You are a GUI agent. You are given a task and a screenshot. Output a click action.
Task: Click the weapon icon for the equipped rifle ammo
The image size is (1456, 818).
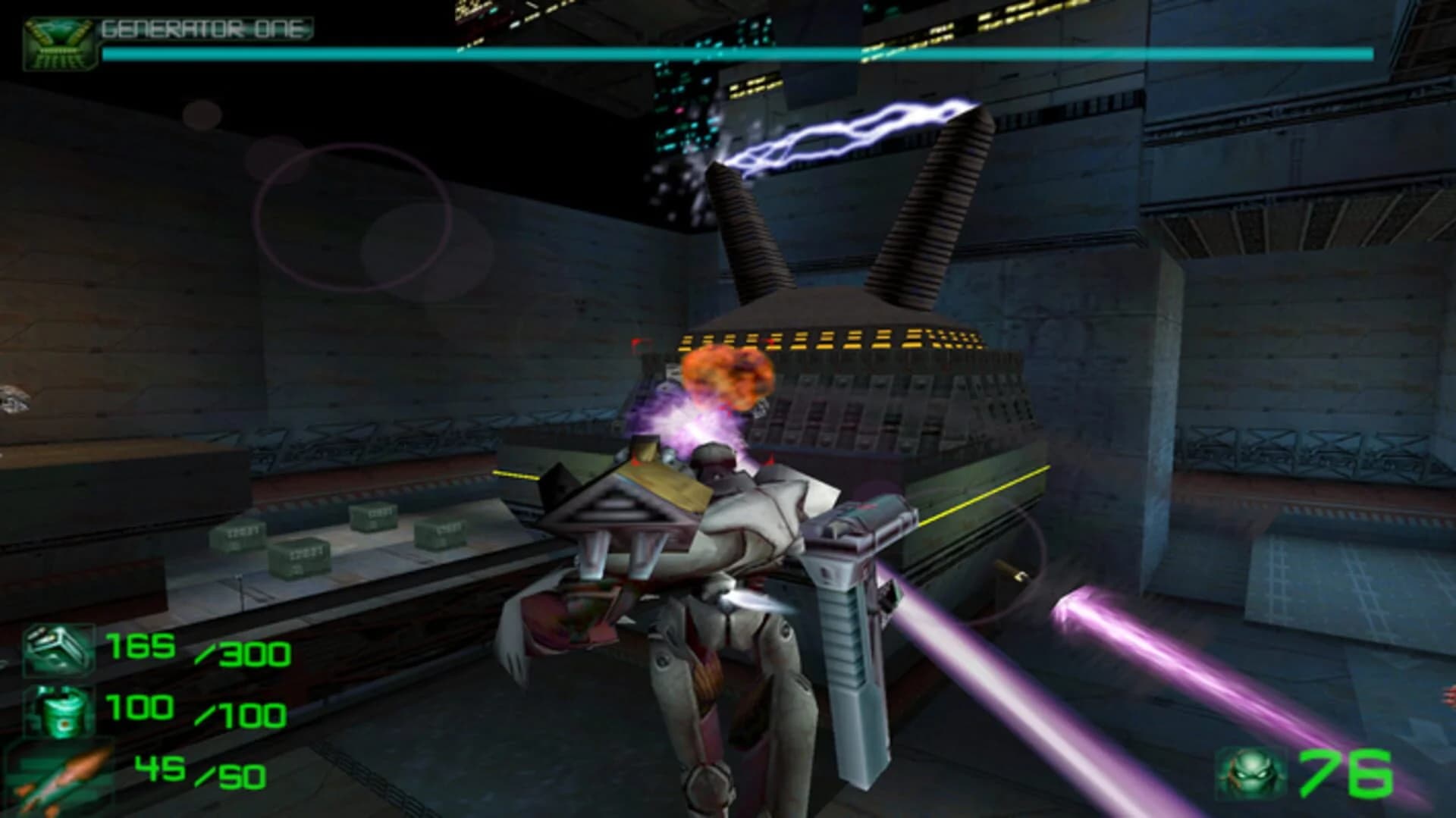coord(57,650)
